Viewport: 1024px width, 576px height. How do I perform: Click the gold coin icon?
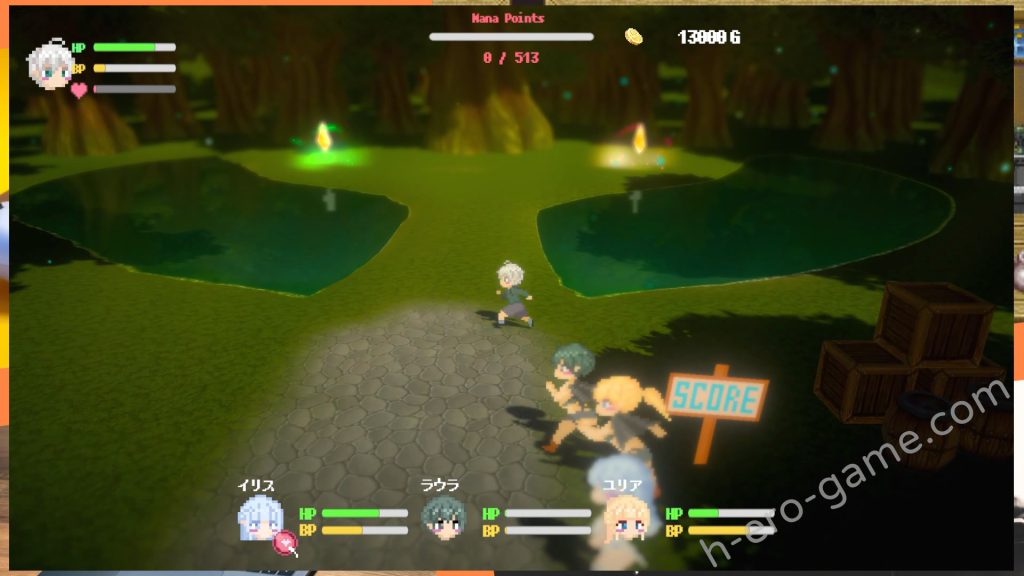[x=634, y=37]
